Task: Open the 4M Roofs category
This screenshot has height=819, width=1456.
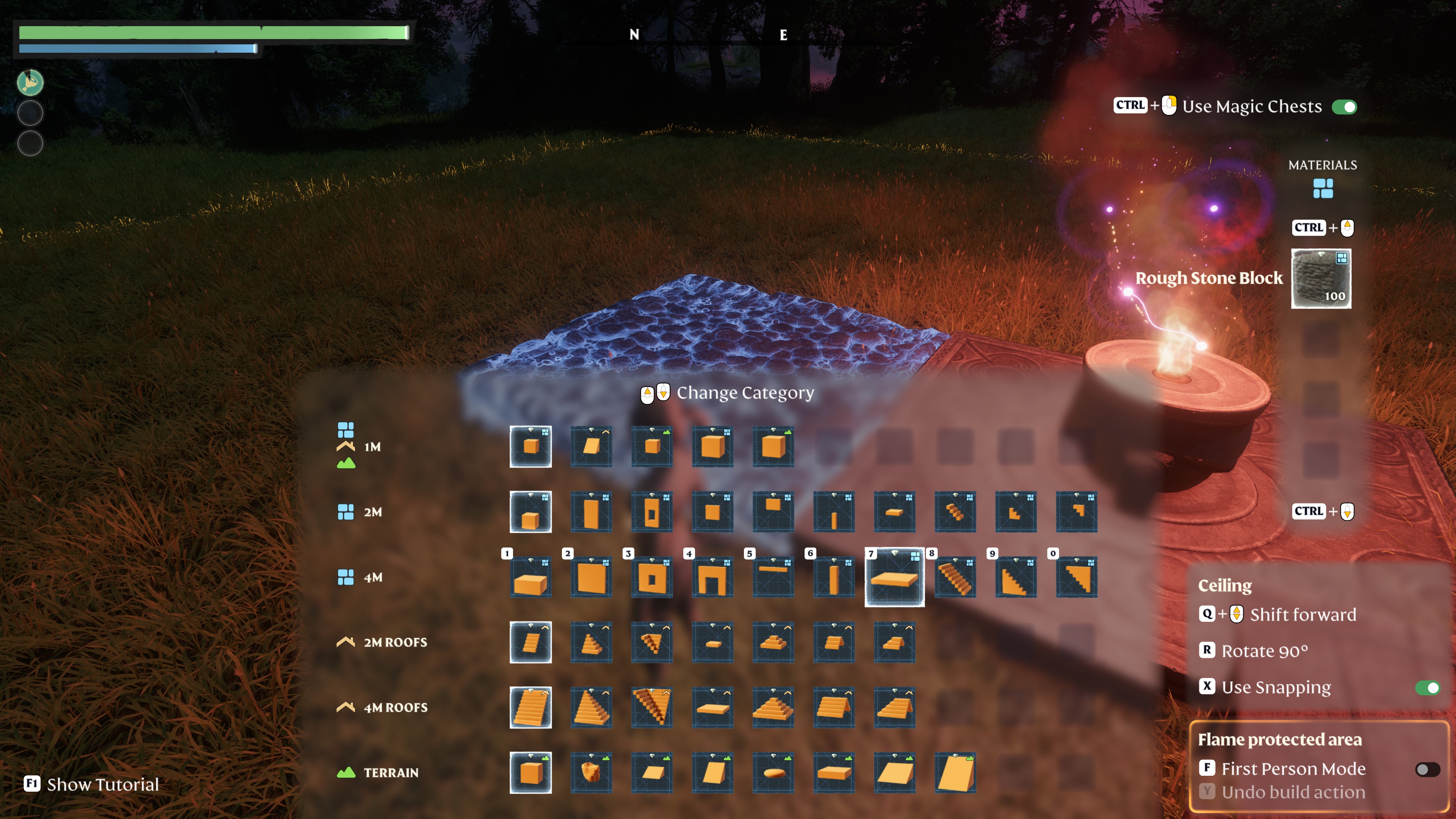Action: tap(395, 708)
